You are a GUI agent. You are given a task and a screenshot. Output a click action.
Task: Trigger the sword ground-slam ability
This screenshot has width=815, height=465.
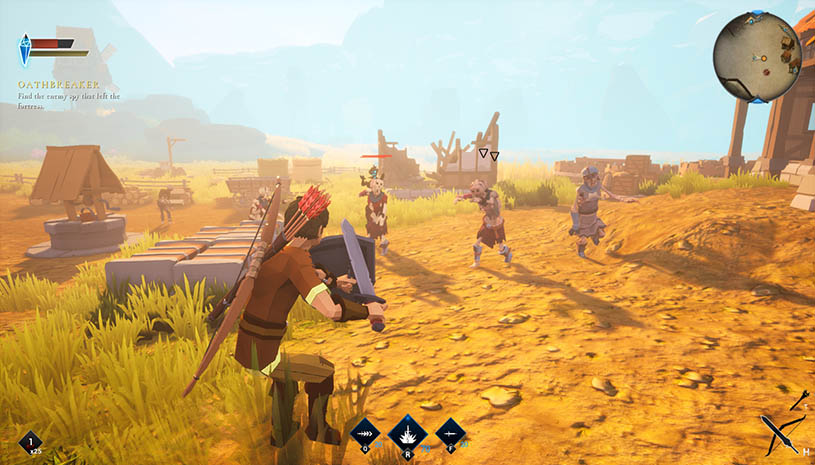(x=407, y=433)
